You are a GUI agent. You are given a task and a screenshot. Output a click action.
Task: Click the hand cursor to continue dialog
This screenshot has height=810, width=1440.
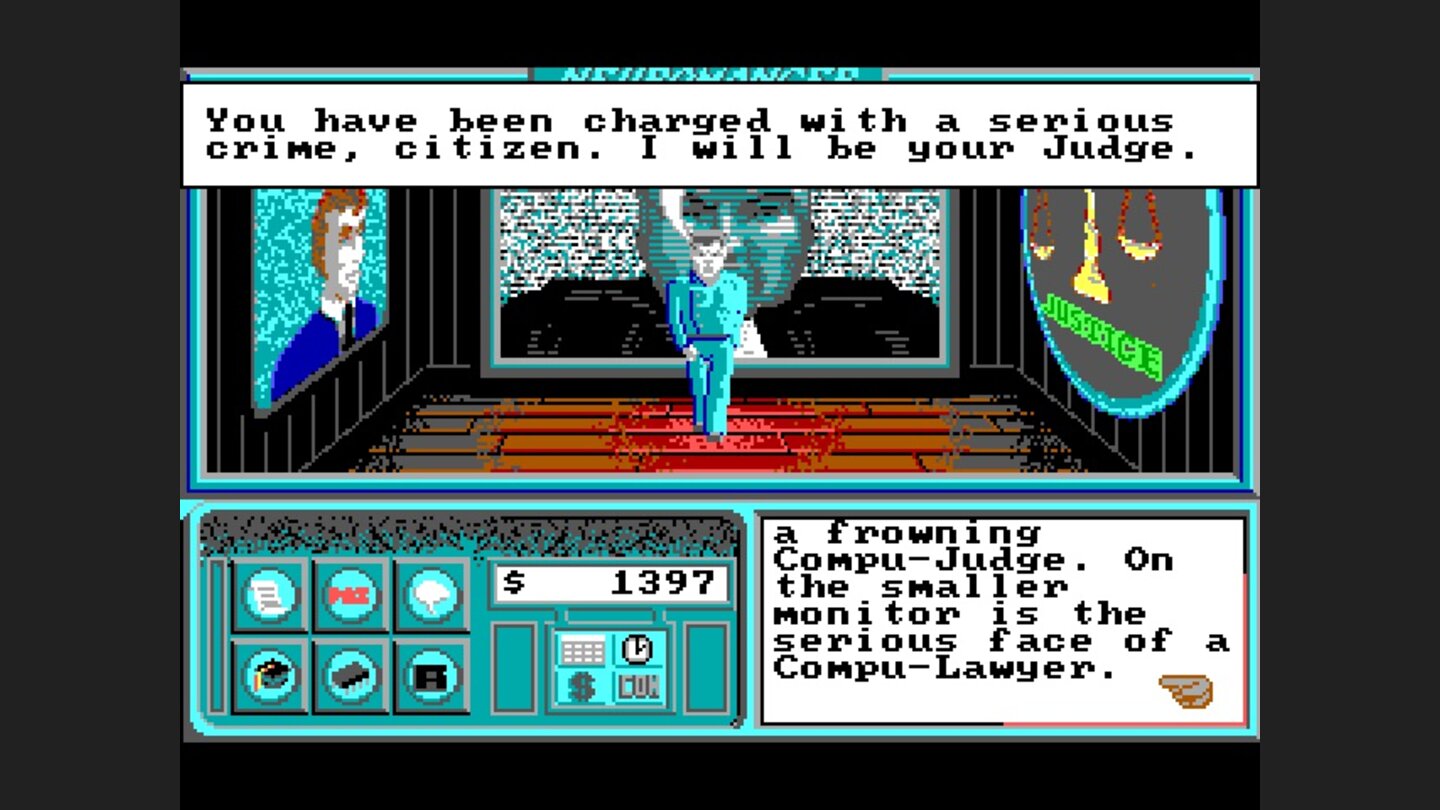[x=1184, y=690]
